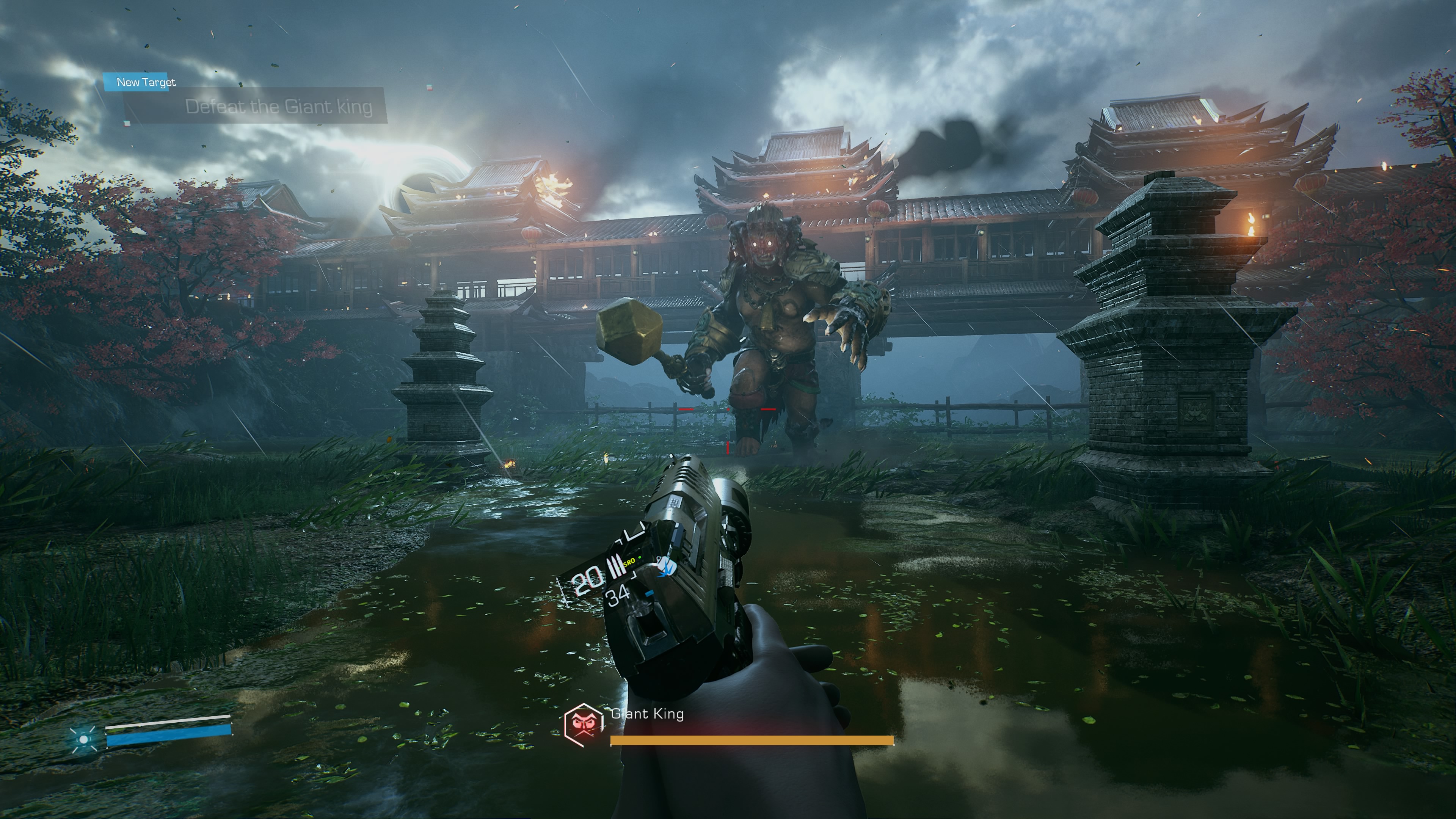Image resolution: width=1456 pixels, height=819 pixels.
Task: Click the Giant King's glowing eyes
Action: (762, 243)
